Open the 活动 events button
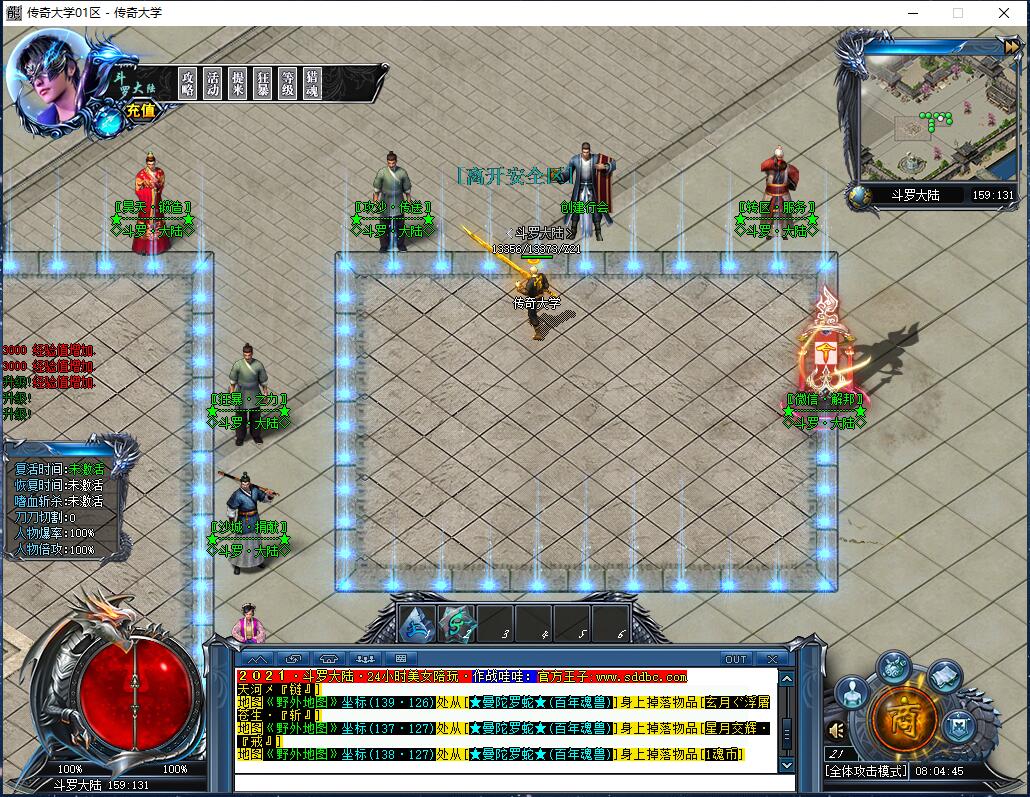The width and height of the screenshot is (1030, 797). pyautogui.click(x=213, y=83)
